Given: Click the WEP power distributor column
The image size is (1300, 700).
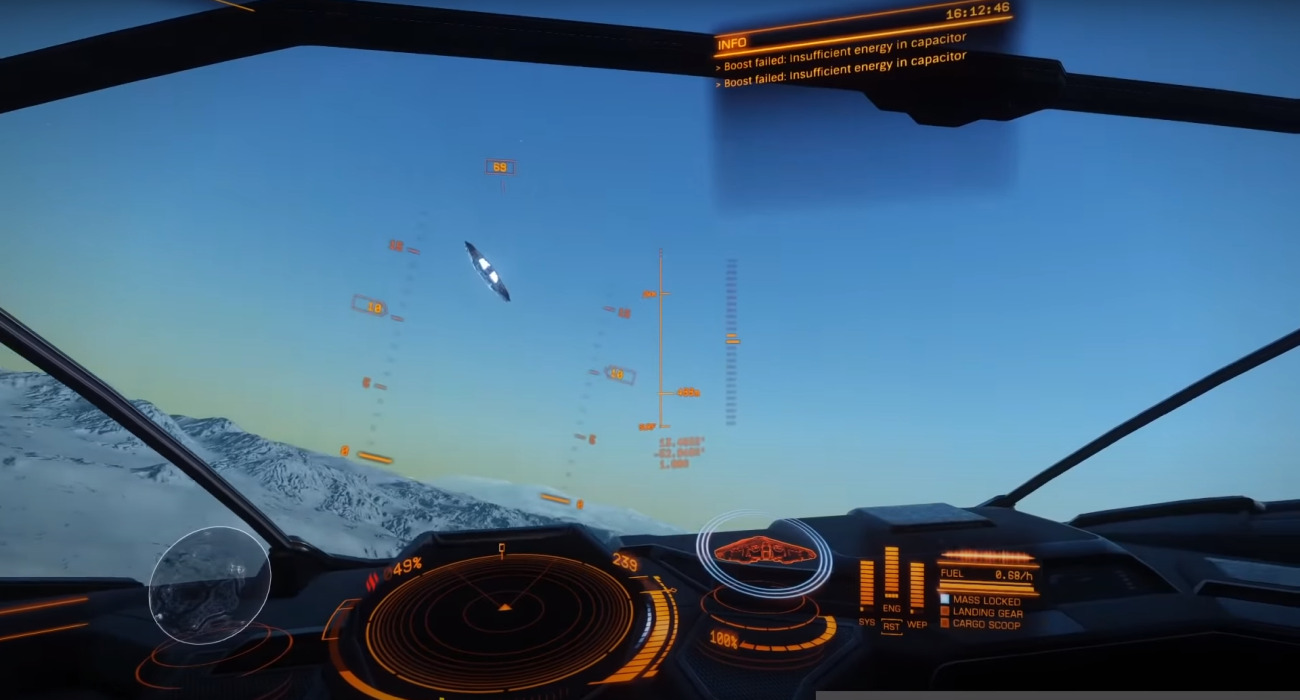Looking at the screenshot, I should tap(916, 586).
